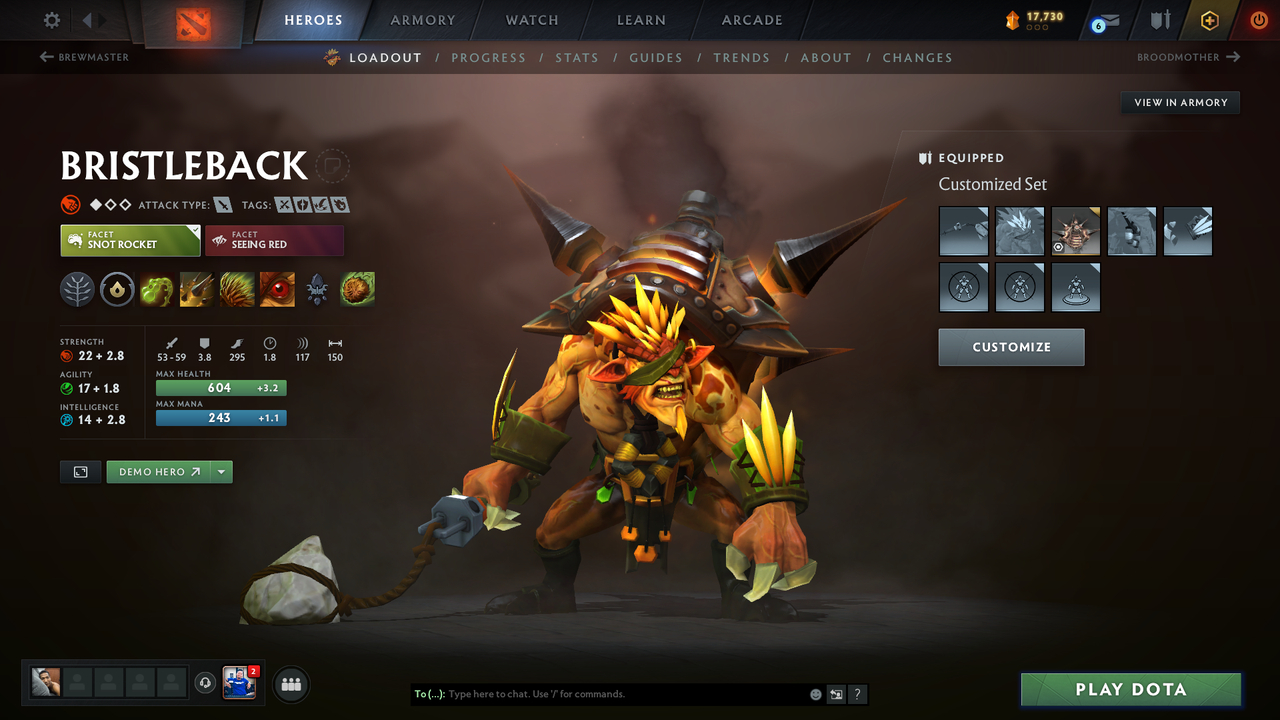The image size is (1280, 720).
Task: Select the Viscous Nasal Goo ability icon
Action: point(156,290)
